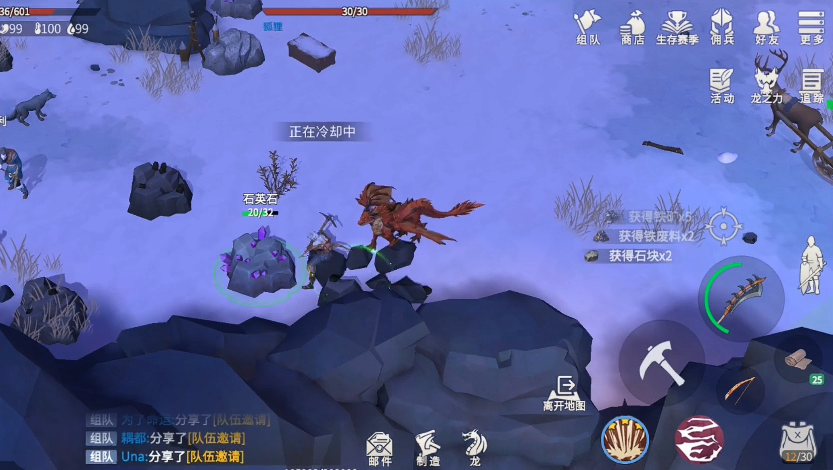Tap the armored character equipment icon

810,264
